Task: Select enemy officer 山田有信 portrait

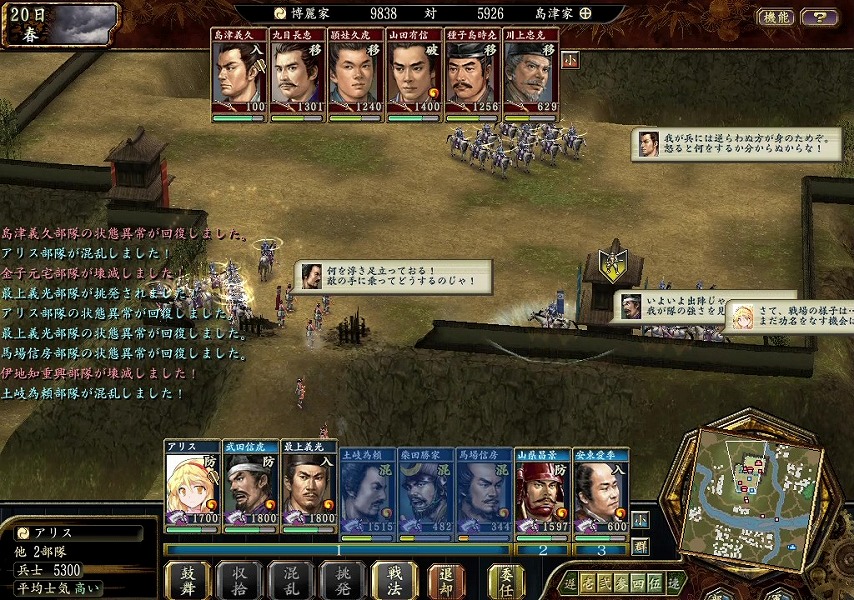Action: 415,76
